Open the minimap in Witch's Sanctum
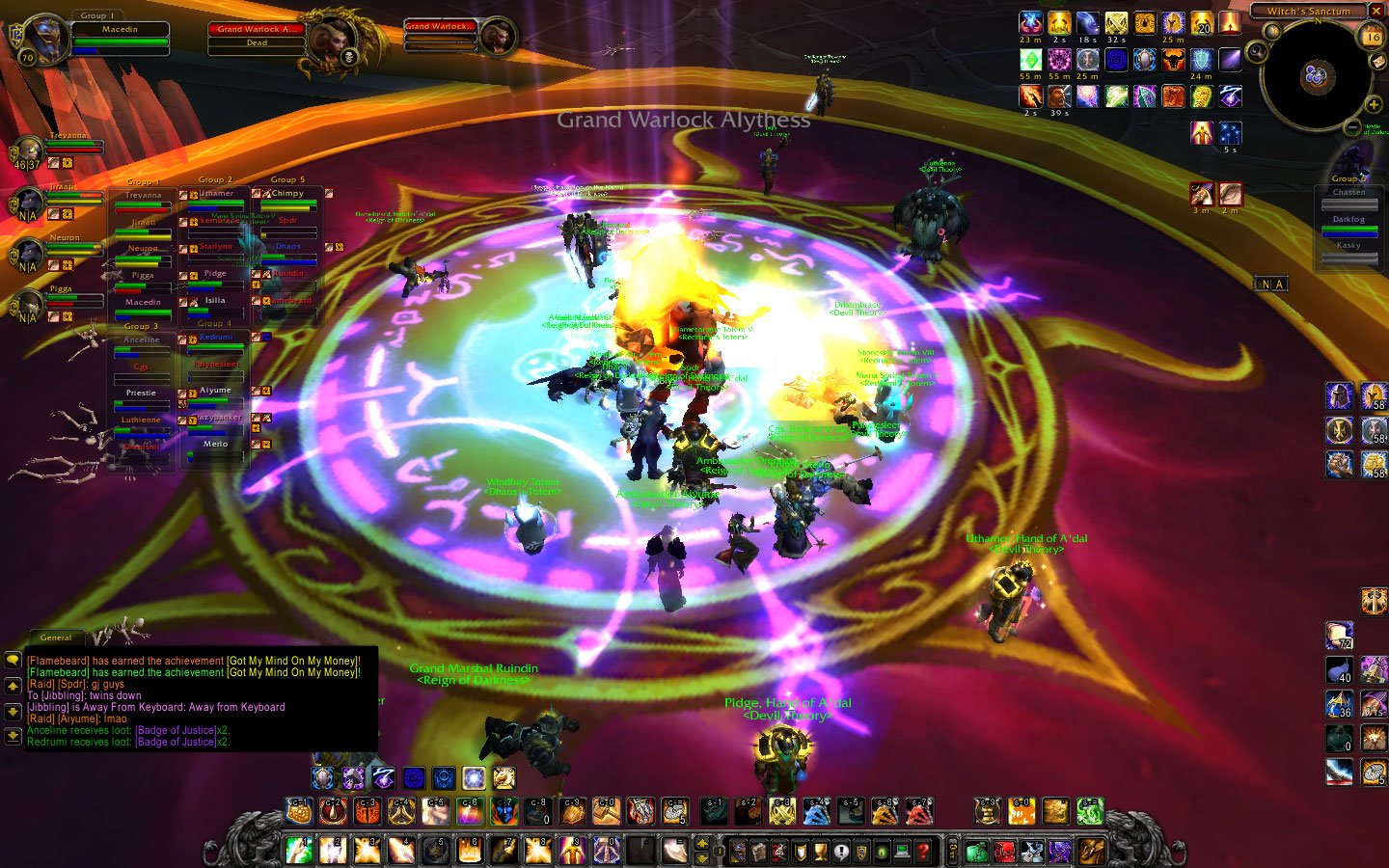 [1316, 75]
